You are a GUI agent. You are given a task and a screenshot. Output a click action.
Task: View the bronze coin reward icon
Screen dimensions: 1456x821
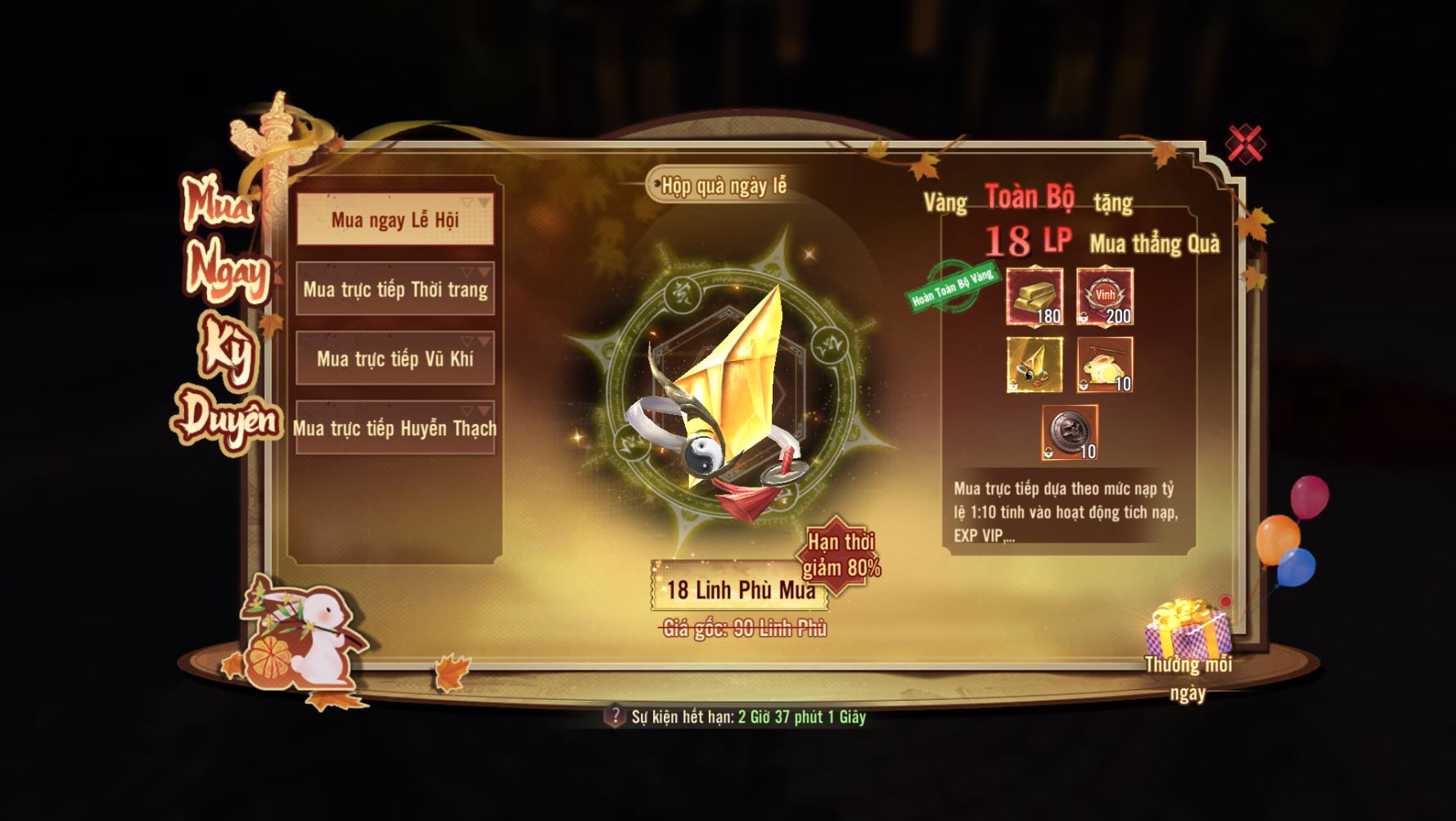(x=1070, y=432)
